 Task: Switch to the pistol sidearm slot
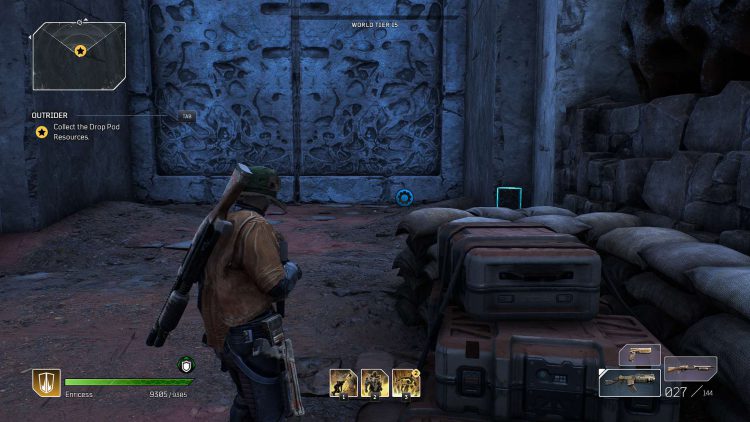[640, 355]
